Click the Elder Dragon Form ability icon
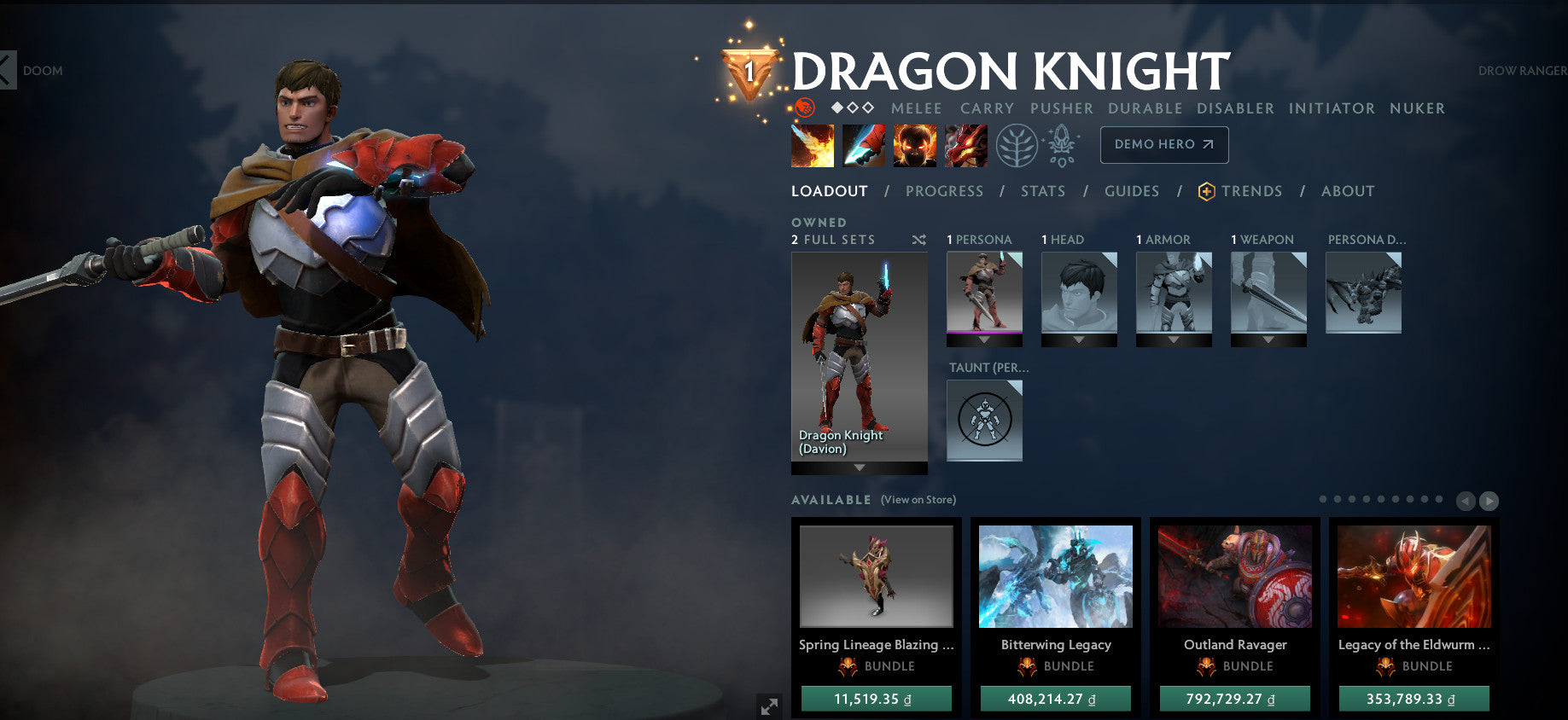The image size is (1568, 720). pyautogui.click(x=965, y=145)
